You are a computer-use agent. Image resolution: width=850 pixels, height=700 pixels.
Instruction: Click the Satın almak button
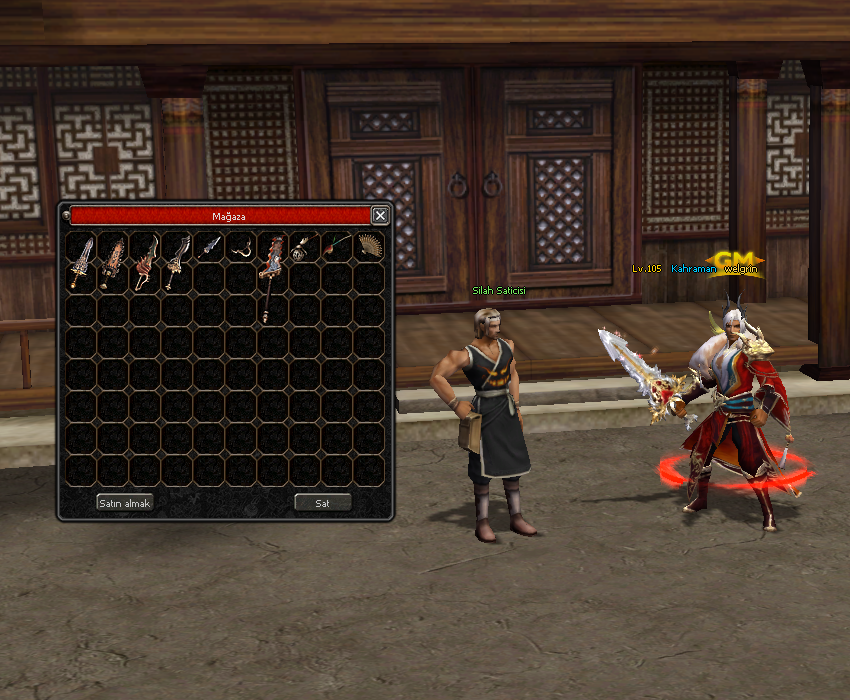[124, 503]
